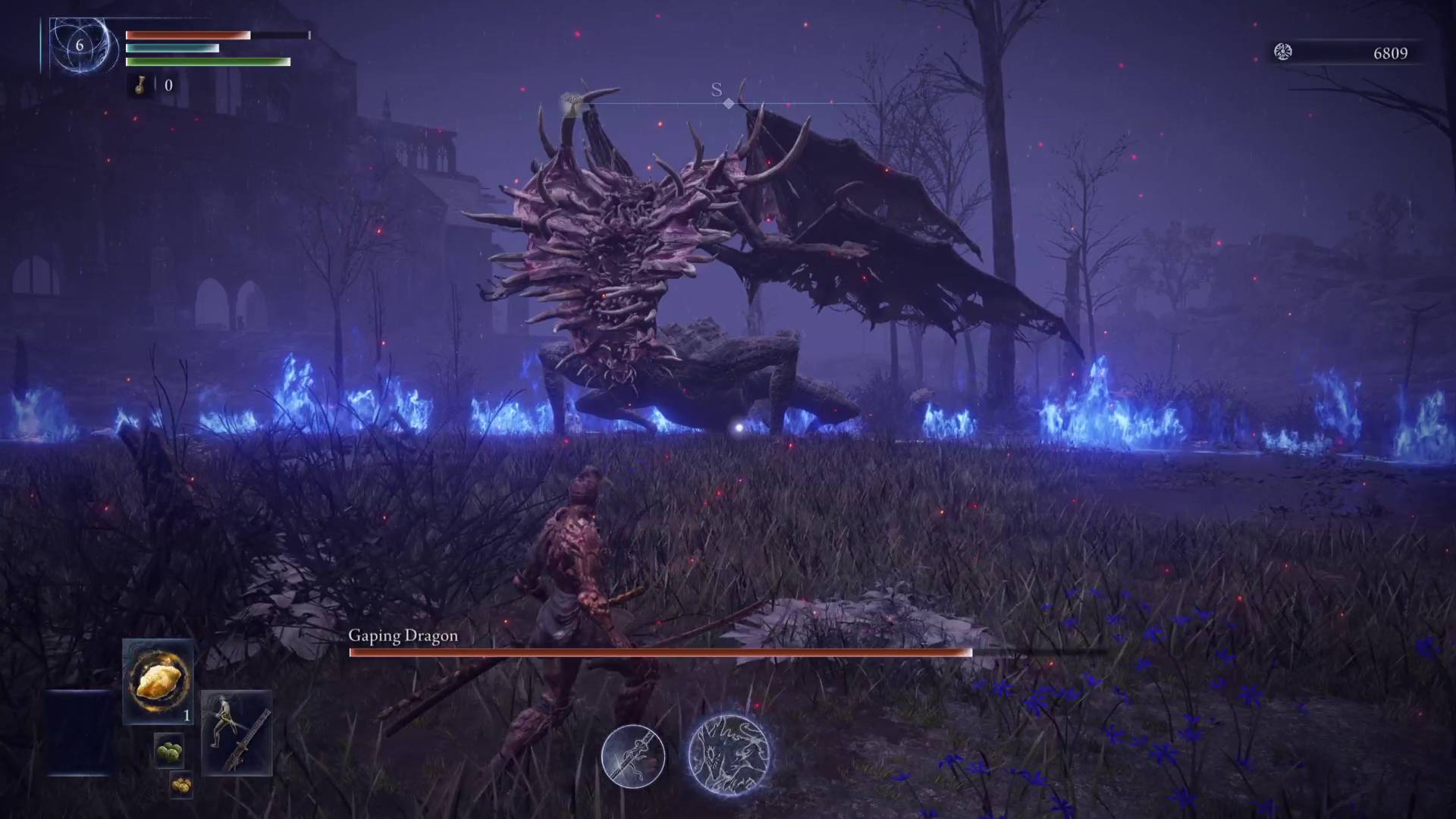Click the katana weapon slot
Image resolution: width=1456 pixels, height=819 pixels.
point(237,733)
